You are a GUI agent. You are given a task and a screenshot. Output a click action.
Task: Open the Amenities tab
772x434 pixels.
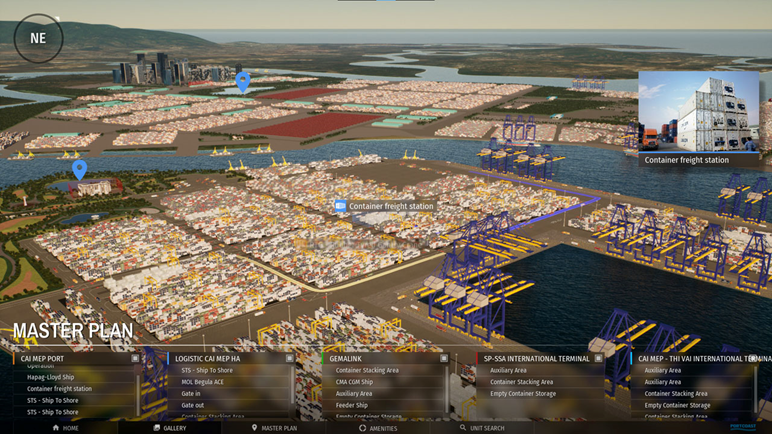click(377, 428)
